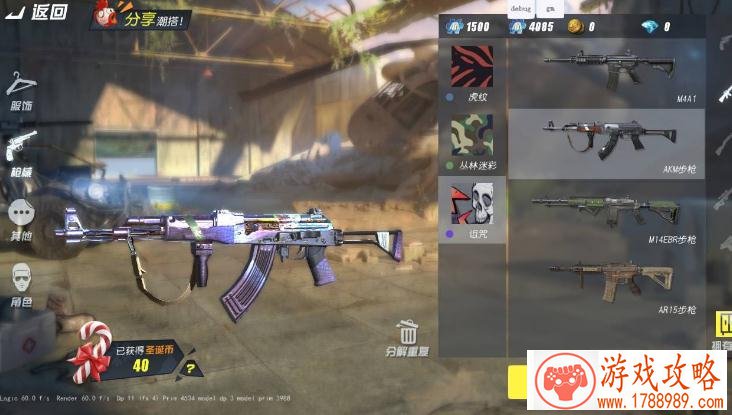Choose the AKM步枪 weapon row
732x415 pixels.
coord(607,143)
